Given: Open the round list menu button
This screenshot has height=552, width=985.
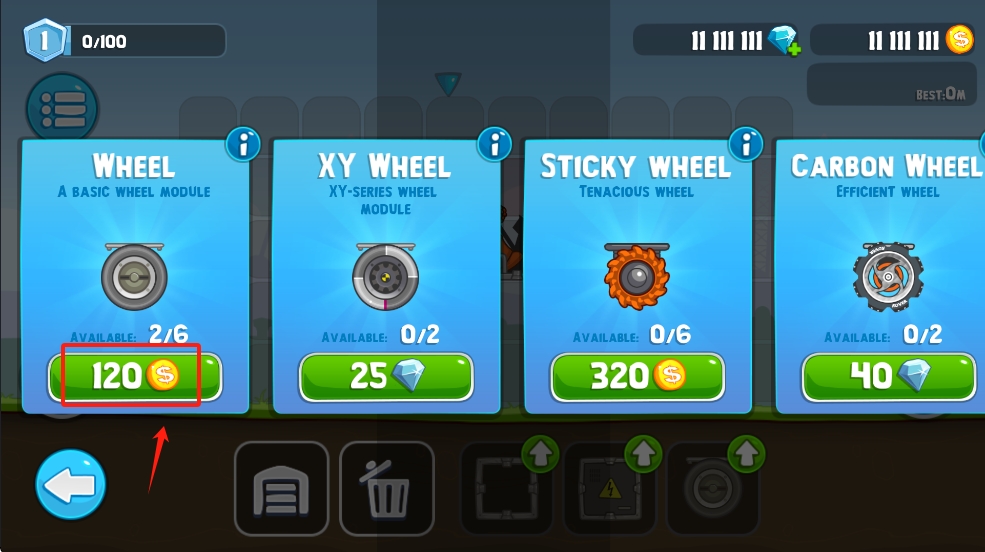Looking at the screenshot, I should coord(61,106).
